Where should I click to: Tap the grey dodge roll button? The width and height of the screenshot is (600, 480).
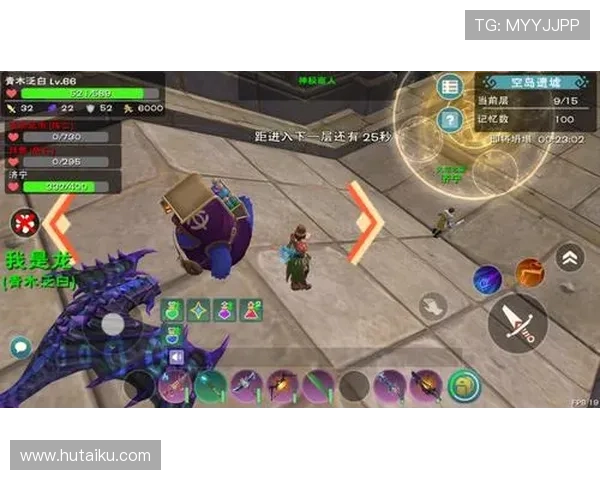point(433,306)
